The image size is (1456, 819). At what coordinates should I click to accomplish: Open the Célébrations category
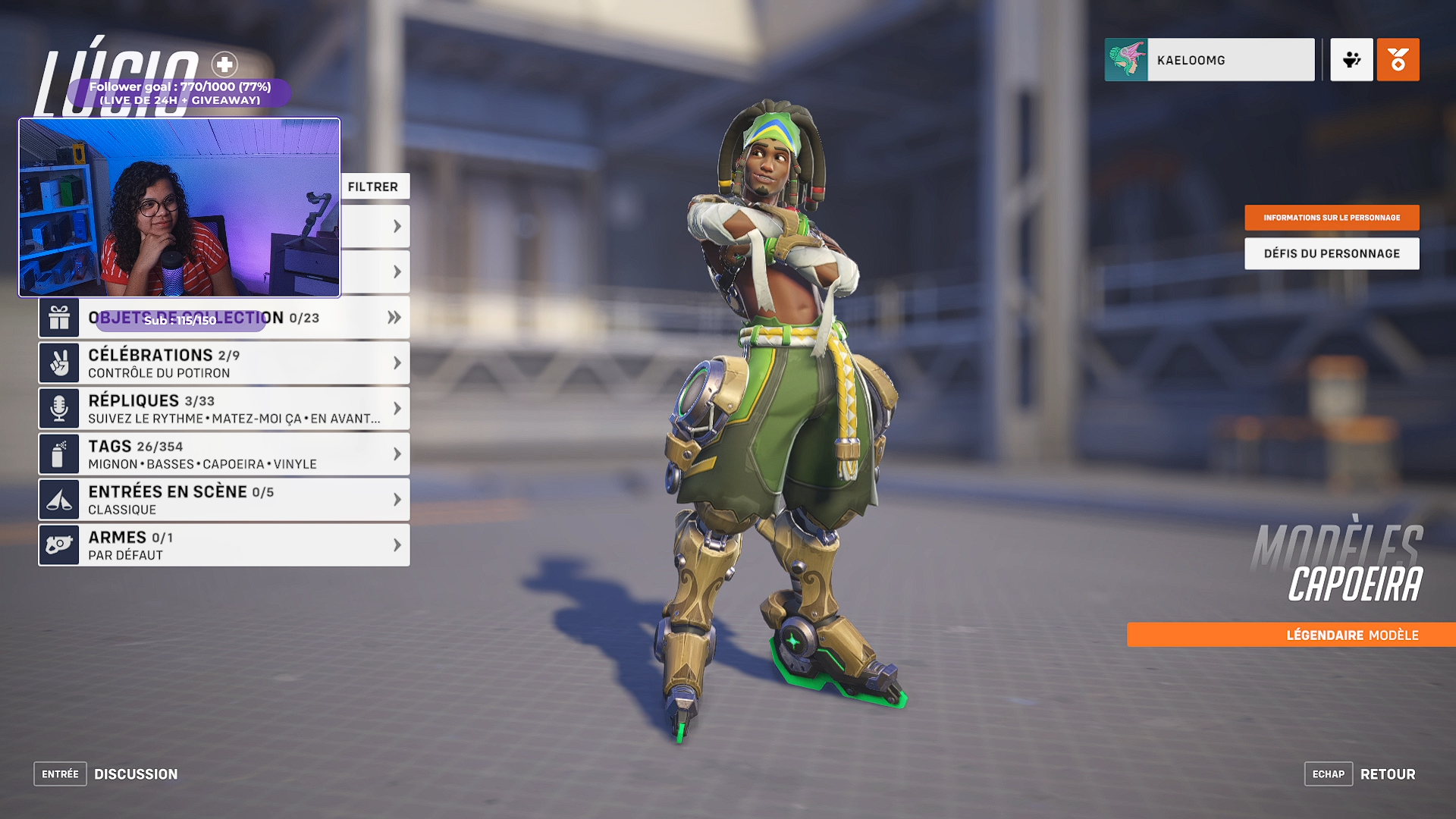[x=224, y=363]
